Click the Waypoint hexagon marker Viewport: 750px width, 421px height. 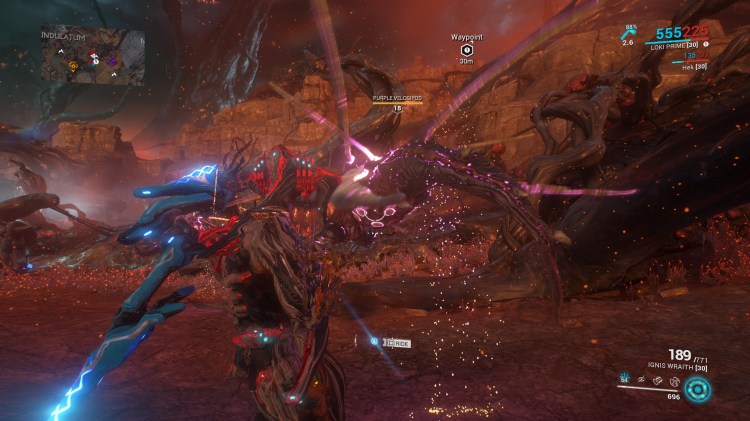coord(466,49)
